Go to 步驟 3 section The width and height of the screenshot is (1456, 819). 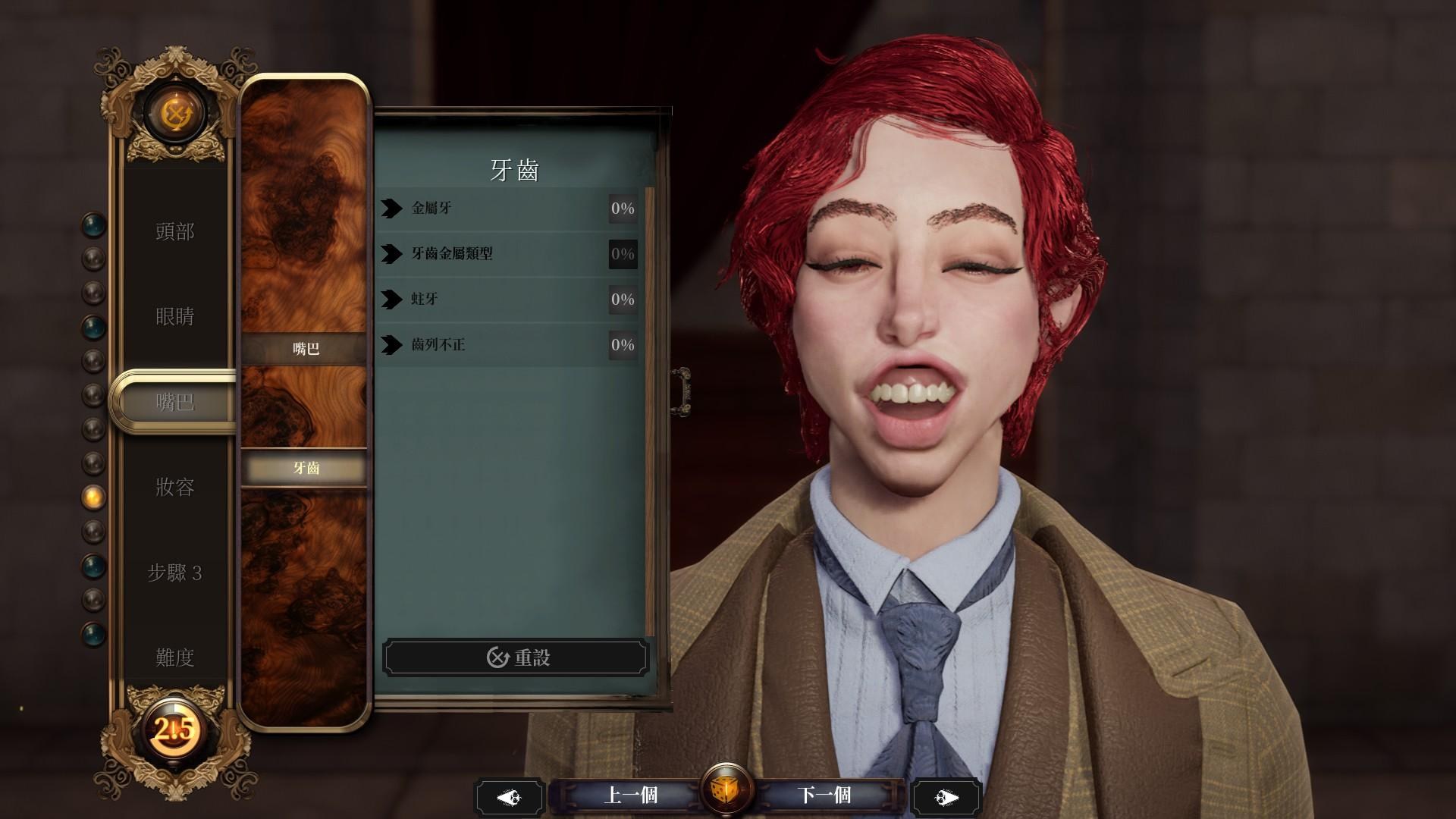pyautogui.click(x=175, y=573)
